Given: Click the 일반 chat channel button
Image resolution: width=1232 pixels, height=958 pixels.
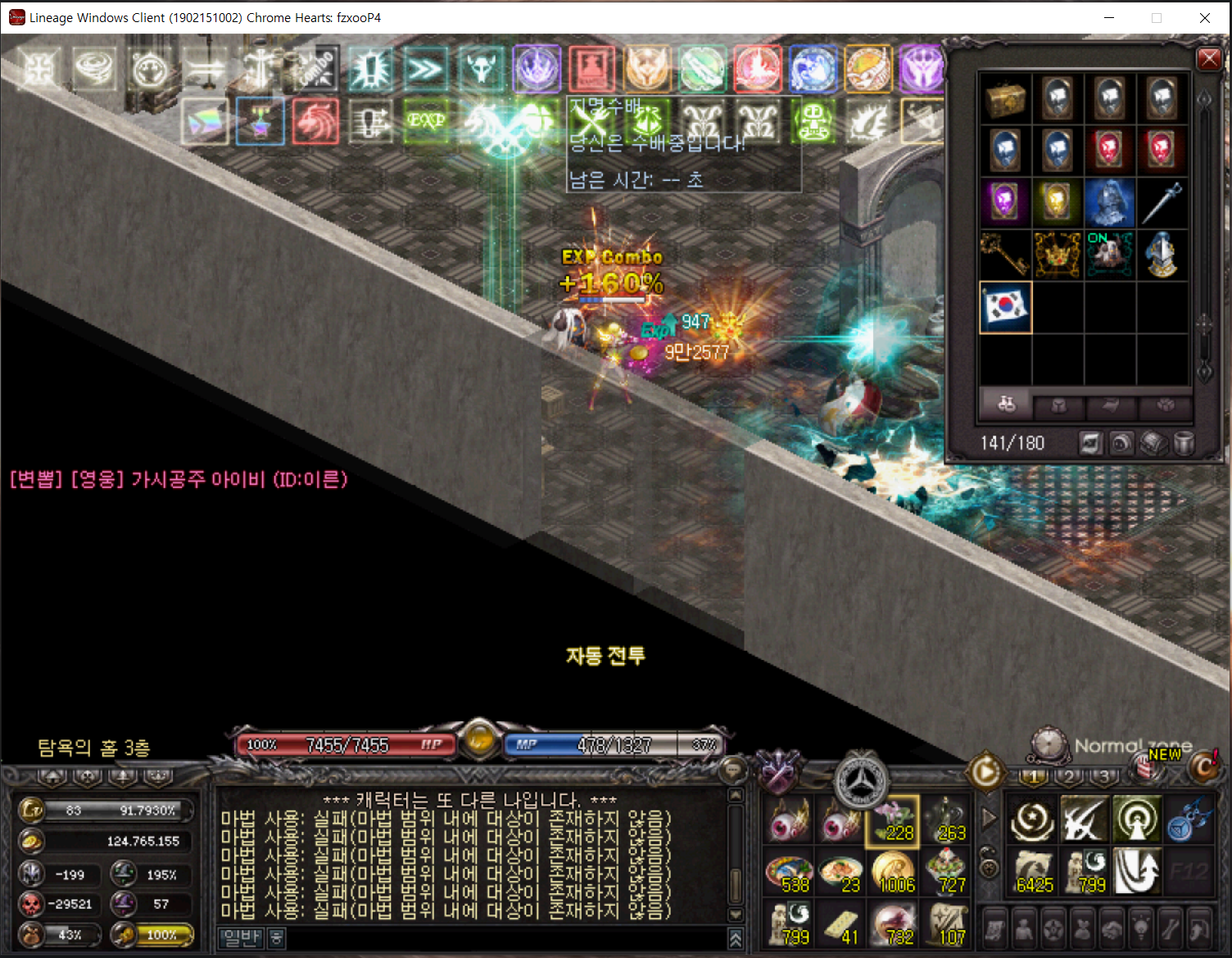Looking at the screenshot, I should [x=242, y=938].
